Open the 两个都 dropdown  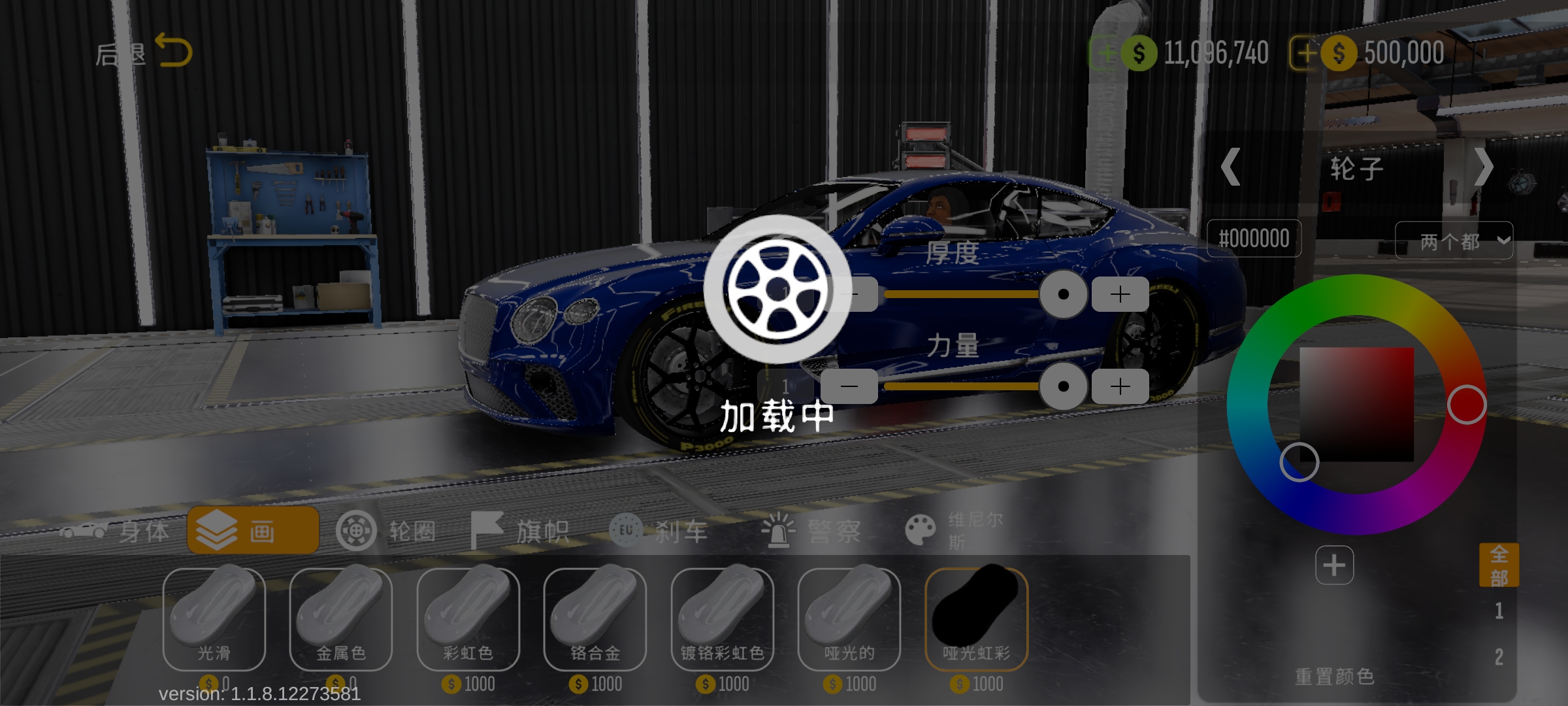click(1453, 241)
